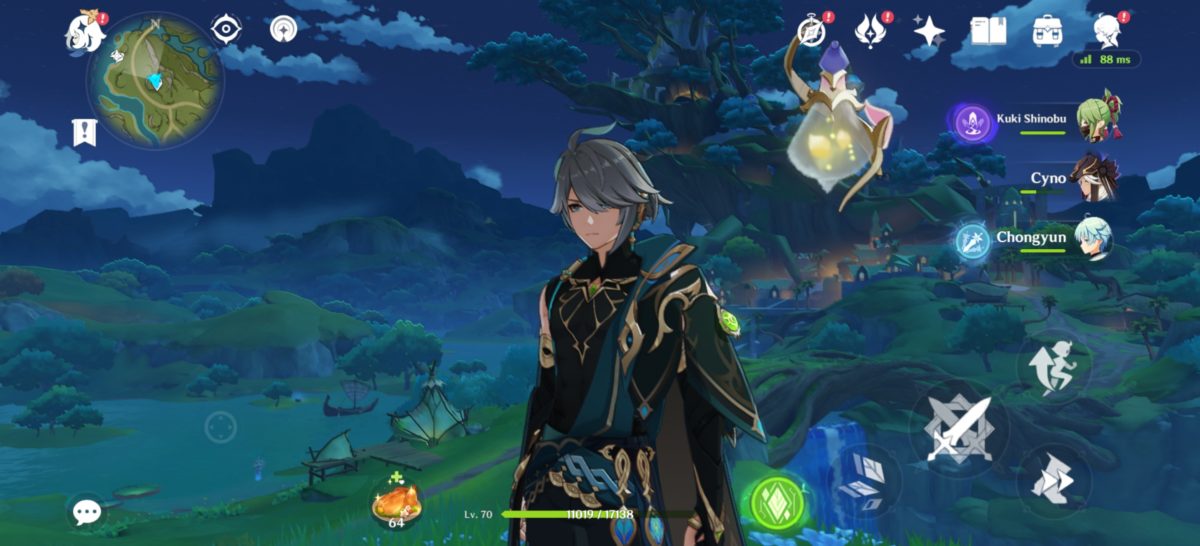Open the backpack inventory

(1047, 31)
